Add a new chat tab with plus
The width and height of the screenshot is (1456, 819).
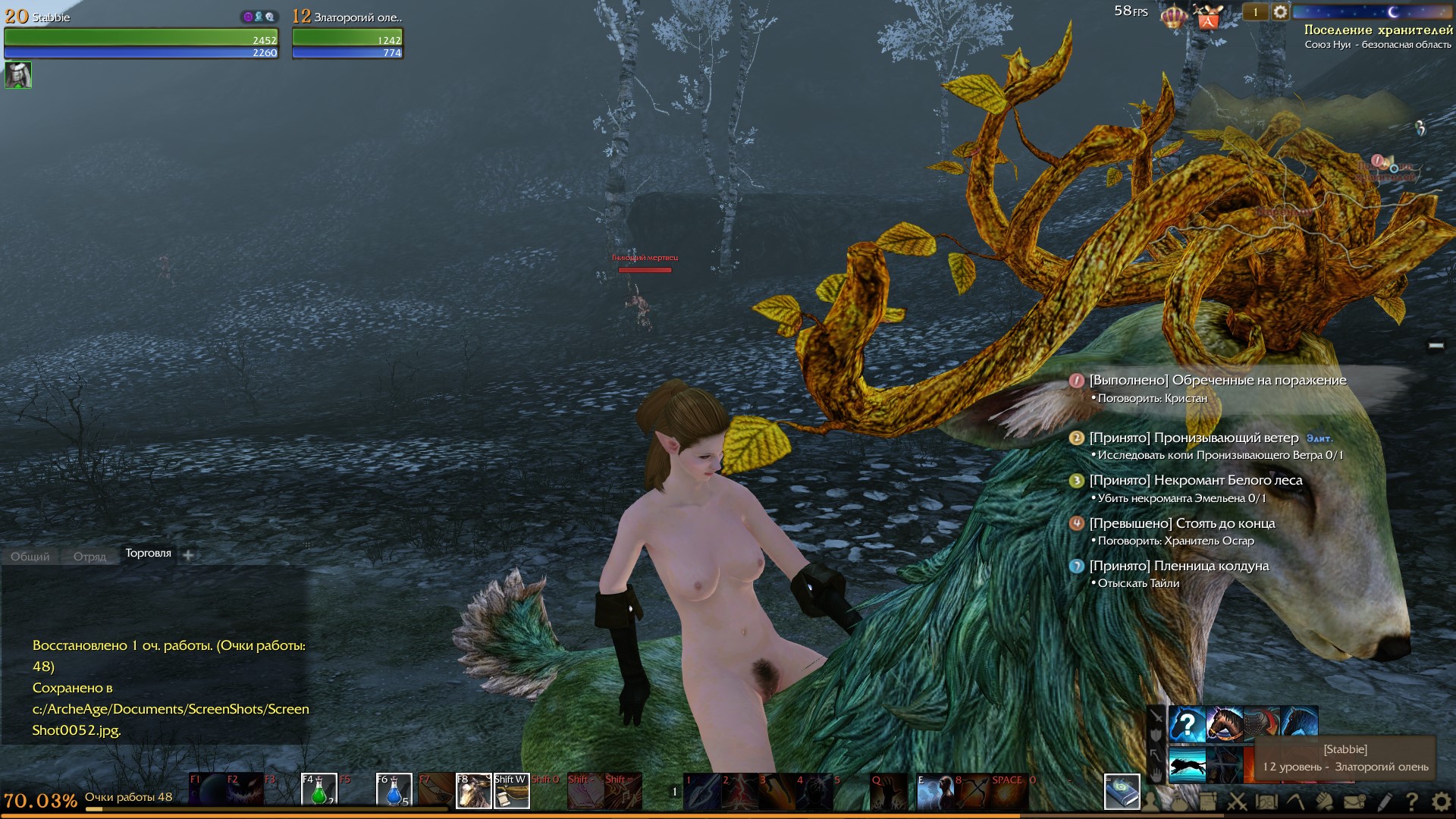188,555
